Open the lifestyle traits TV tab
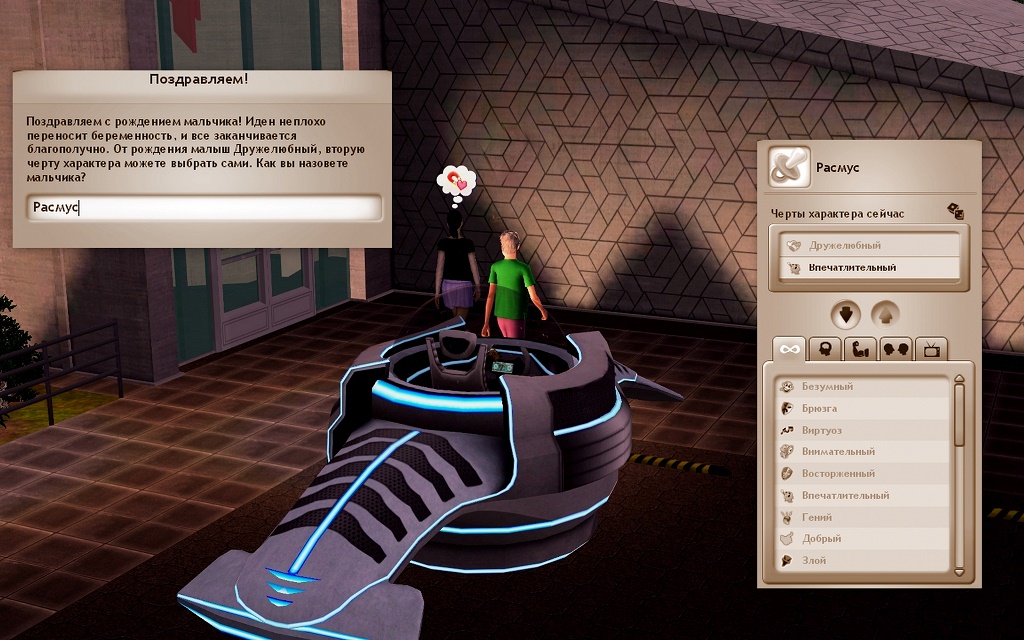1024x640 pixels. point(931,349)
